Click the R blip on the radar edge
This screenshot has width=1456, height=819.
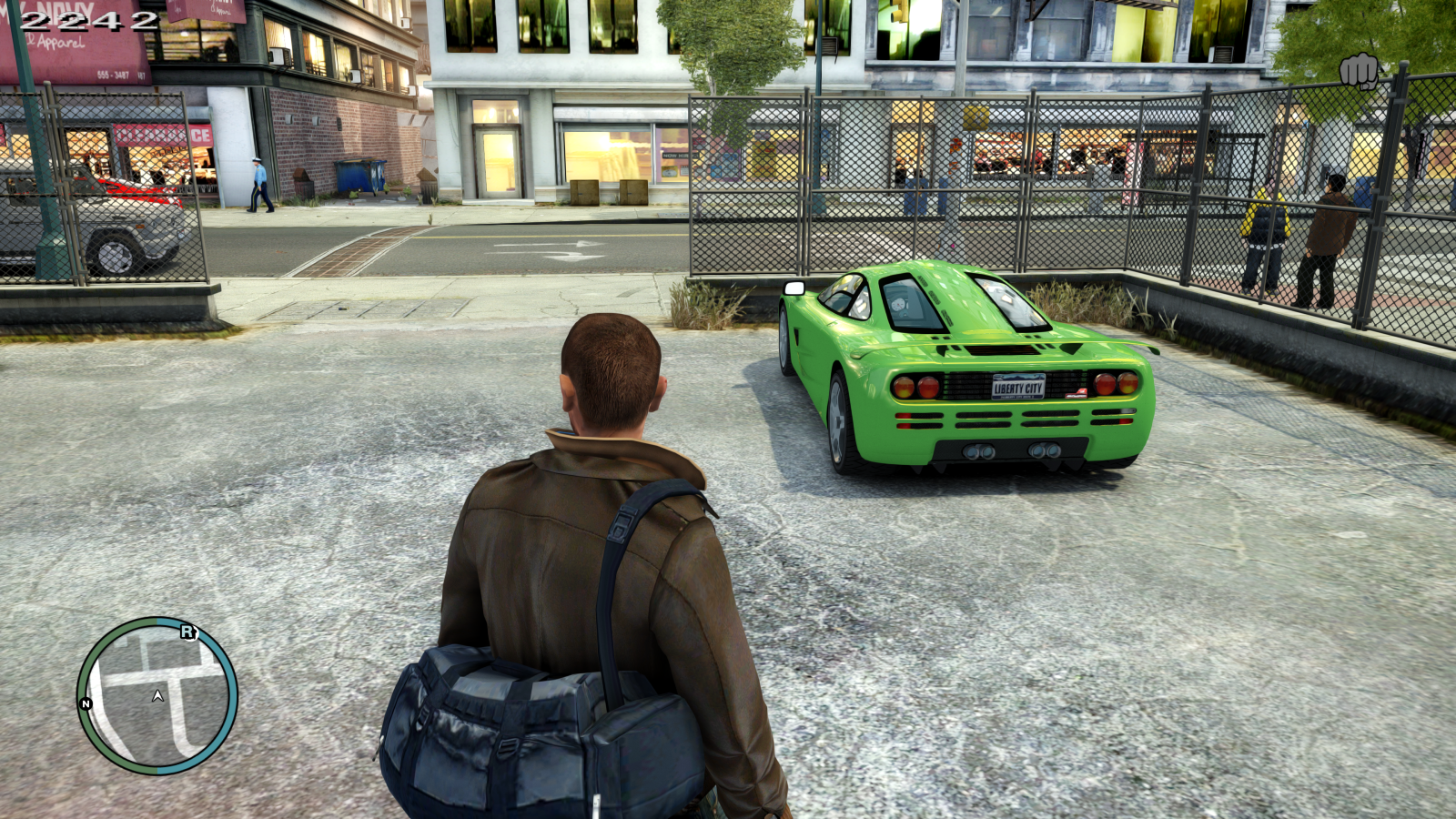pos(187,632)
